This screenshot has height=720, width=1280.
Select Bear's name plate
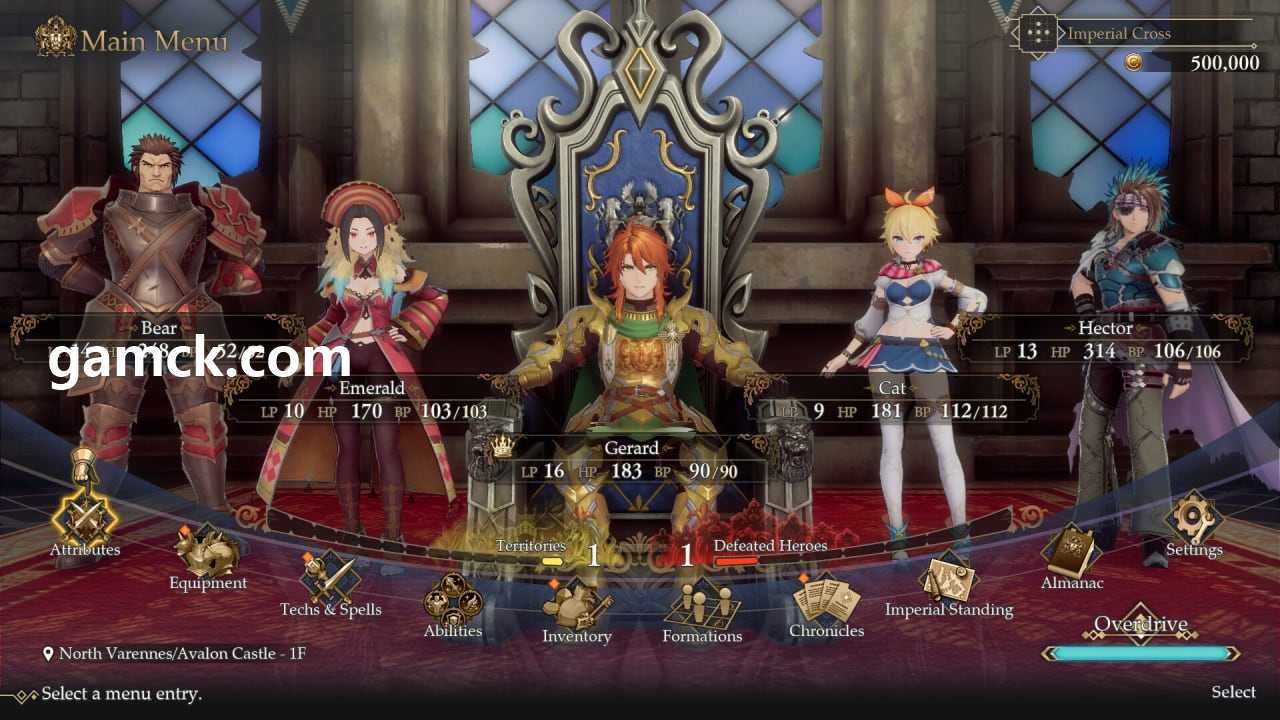[159, 327]
